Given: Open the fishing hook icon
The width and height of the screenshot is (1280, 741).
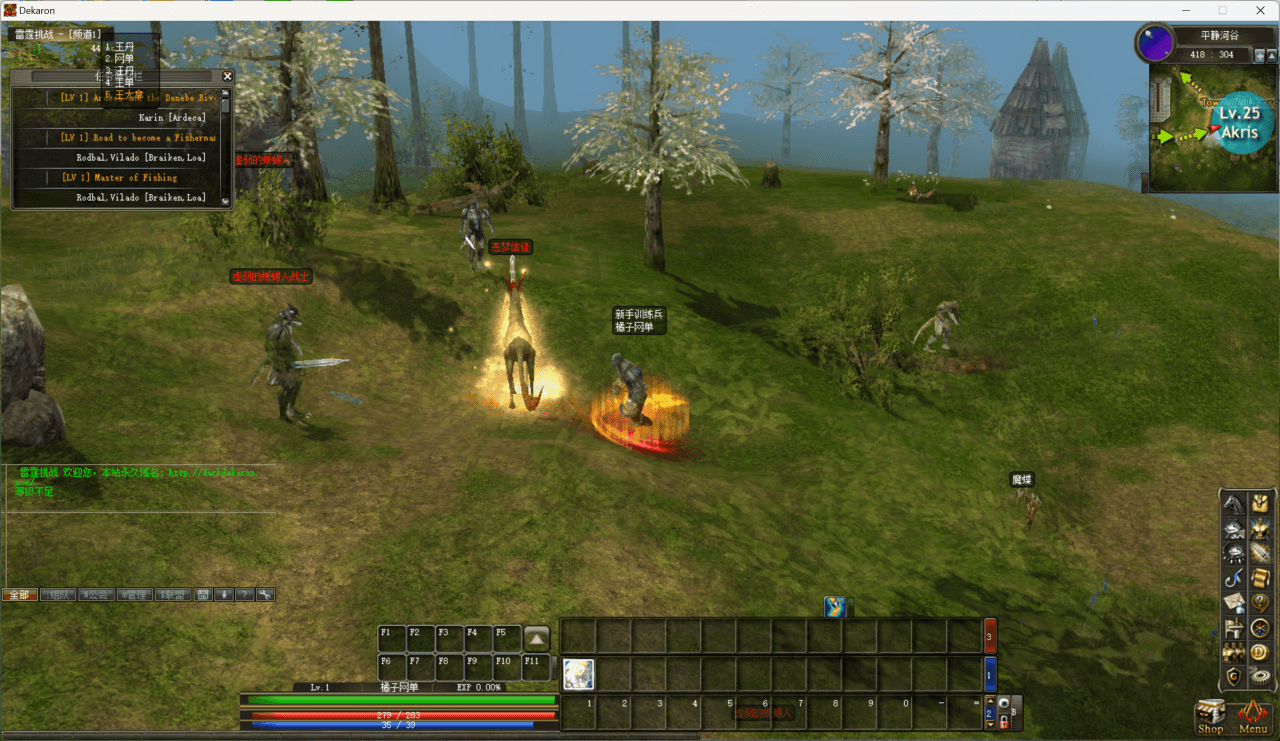Looking at the screenshot, I should [1234, 578].
